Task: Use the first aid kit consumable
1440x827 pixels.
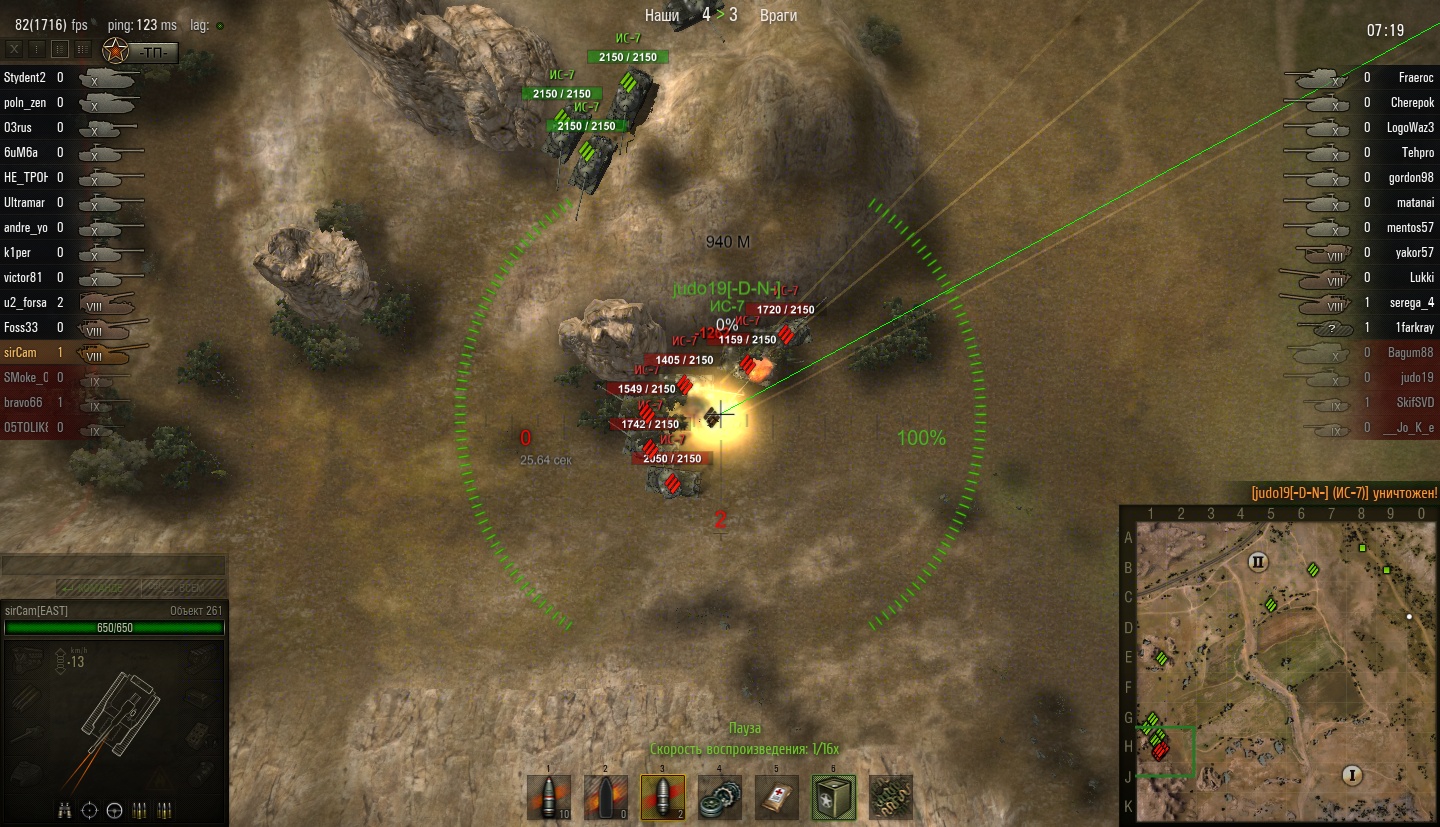Action: tap(776, 798)
